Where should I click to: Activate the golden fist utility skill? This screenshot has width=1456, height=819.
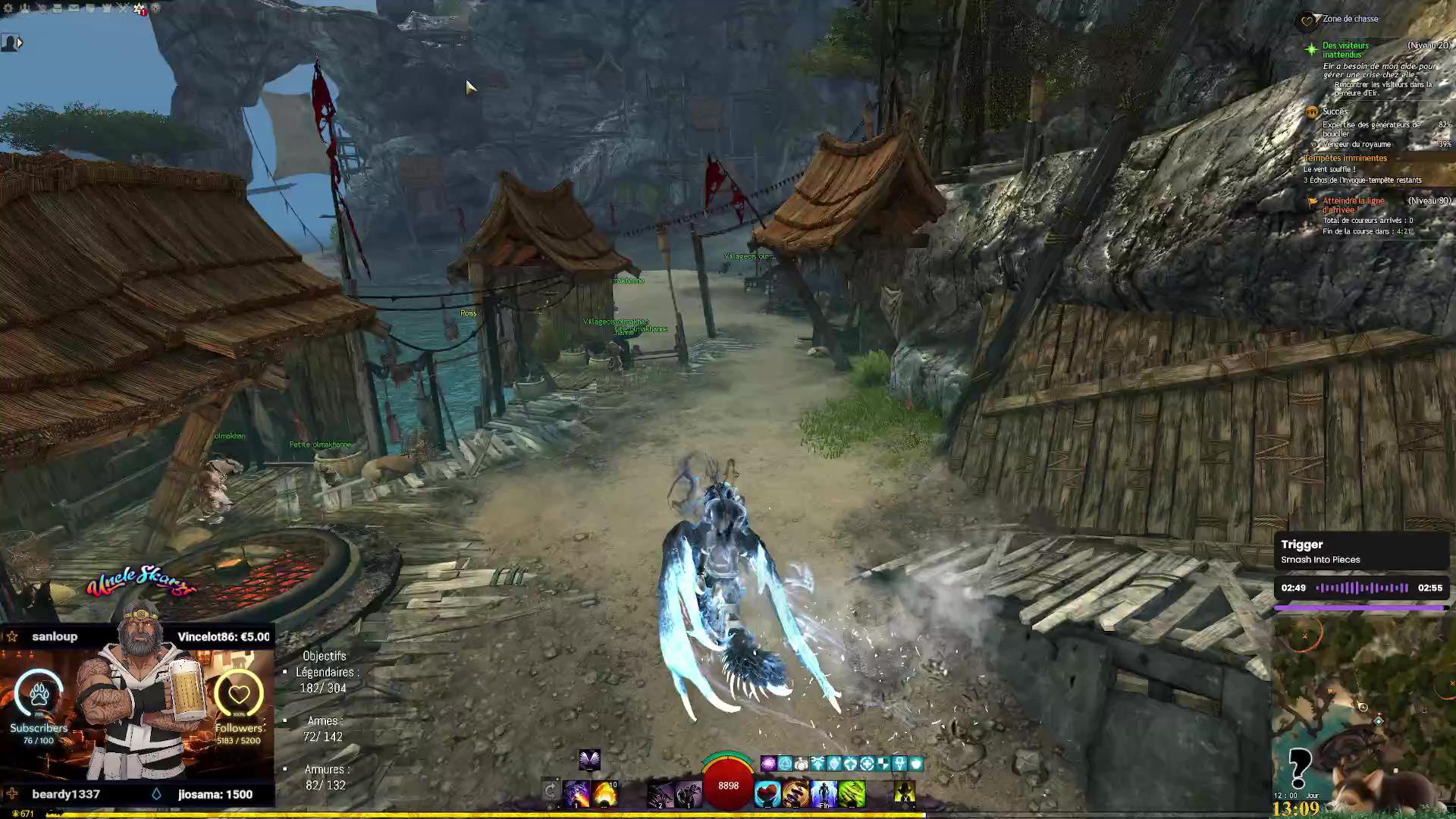point(795,794)
